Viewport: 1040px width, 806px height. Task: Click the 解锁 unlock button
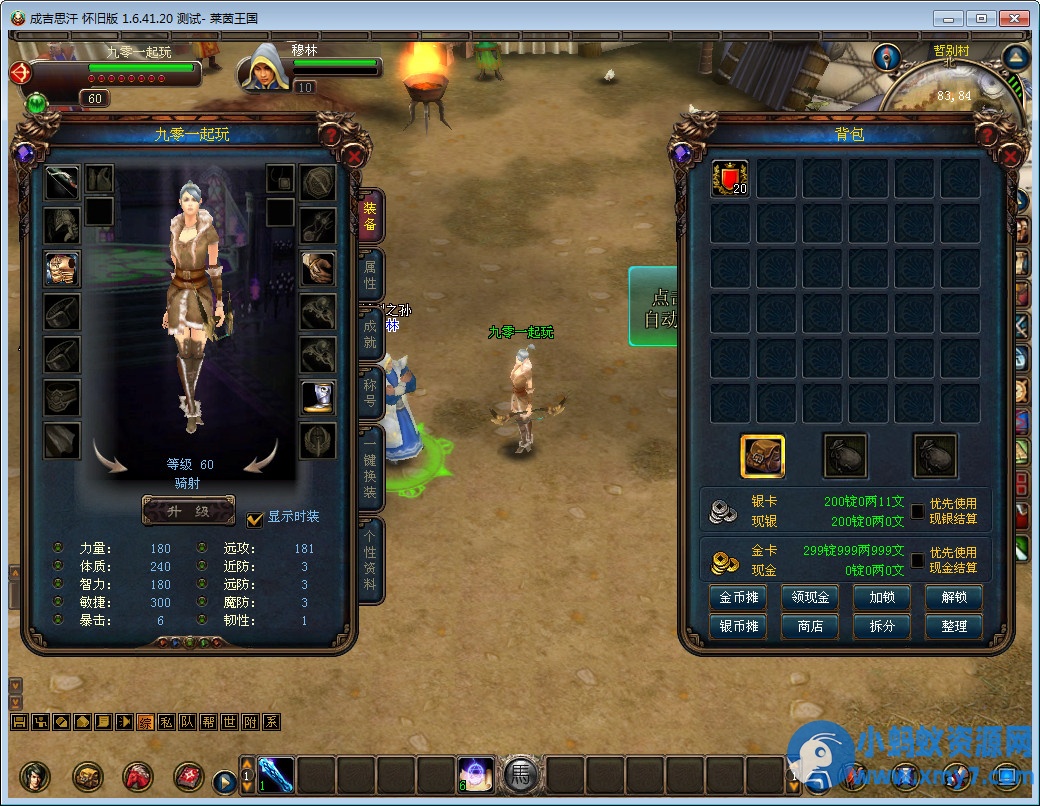(954, 598)
